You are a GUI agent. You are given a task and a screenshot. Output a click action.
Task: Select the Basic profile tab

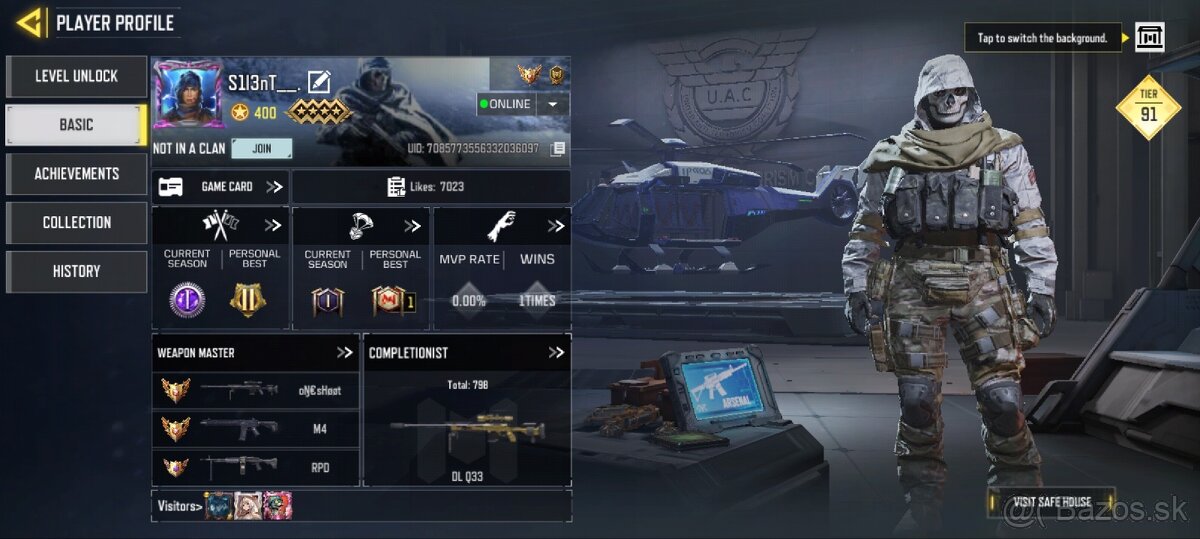tap(76, 125)
